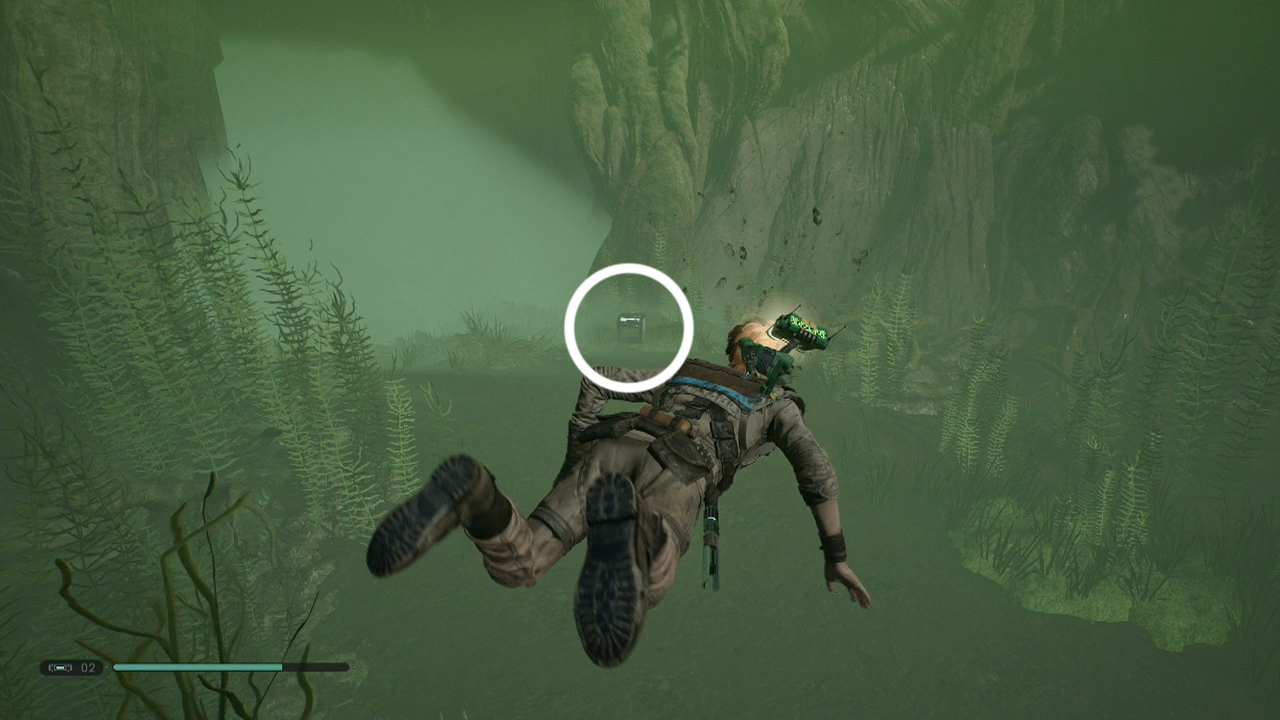Click the diver's outstretched right hand
This screenshot has height=720, width=1280.
pyautogui.click(x=848, y=585)
